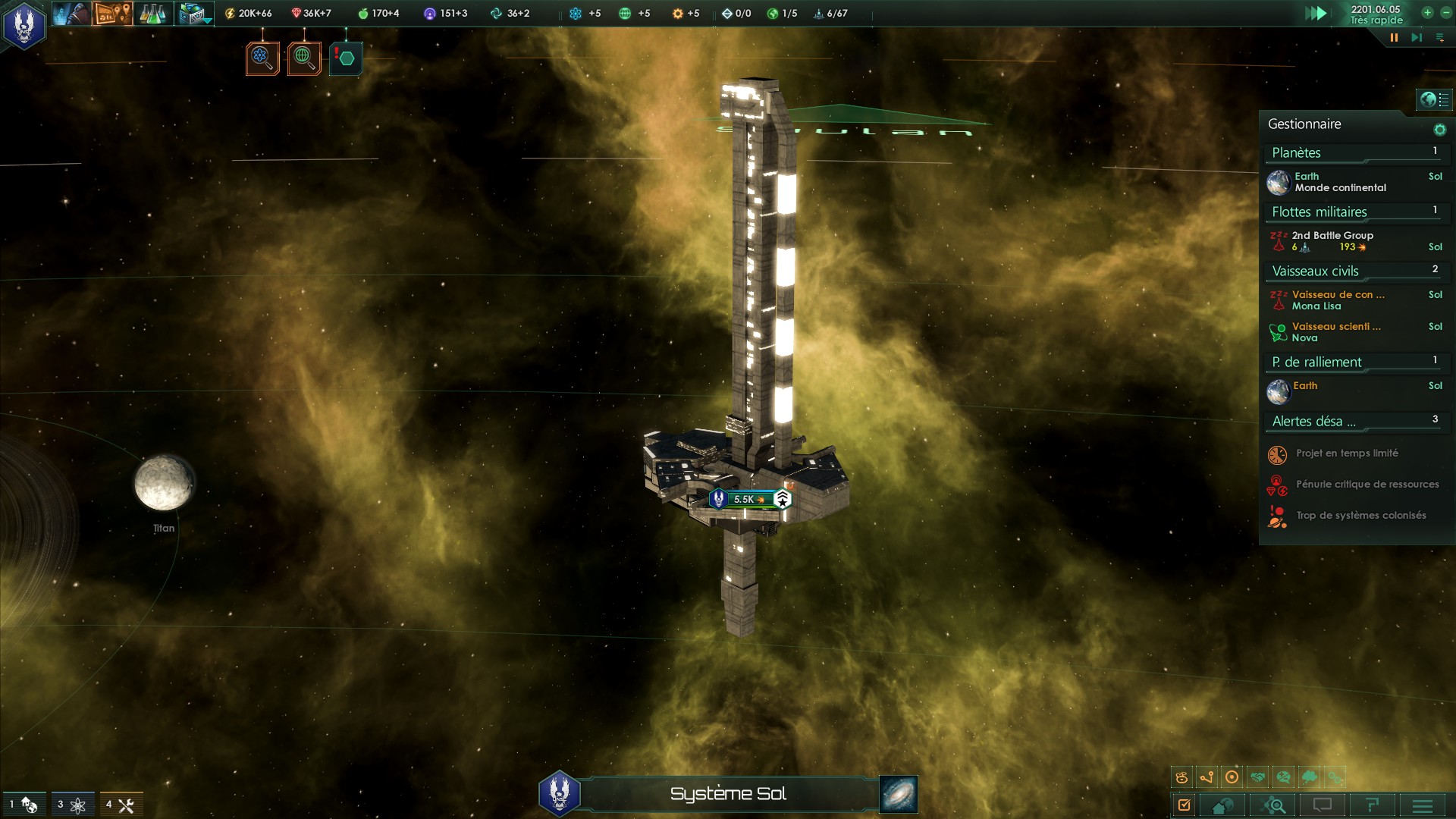The width and height of the screenshot is (1456, 819).
Task: Pause the game with the pause button
Action: point(1394,37)
